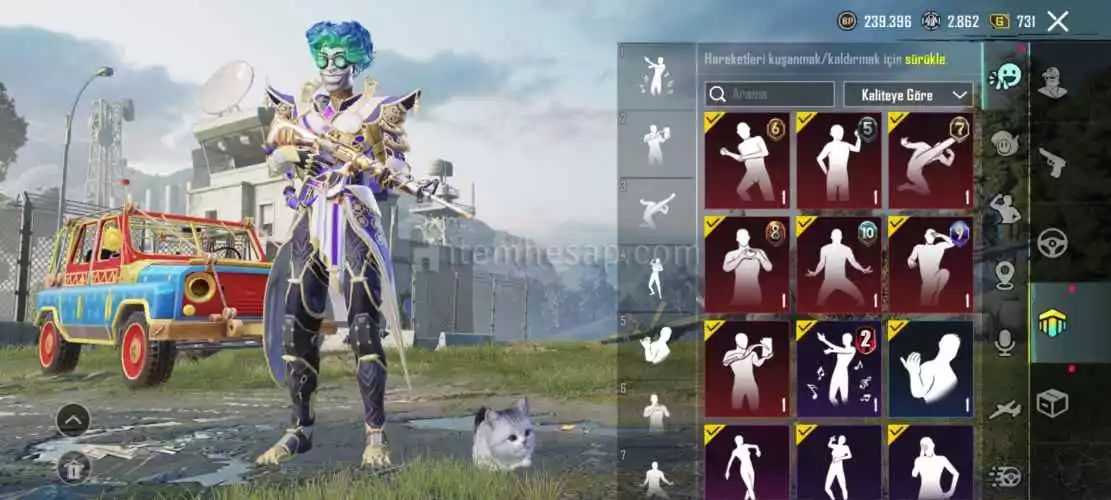Click the emote search field
1111x500 pixels.
769,95
